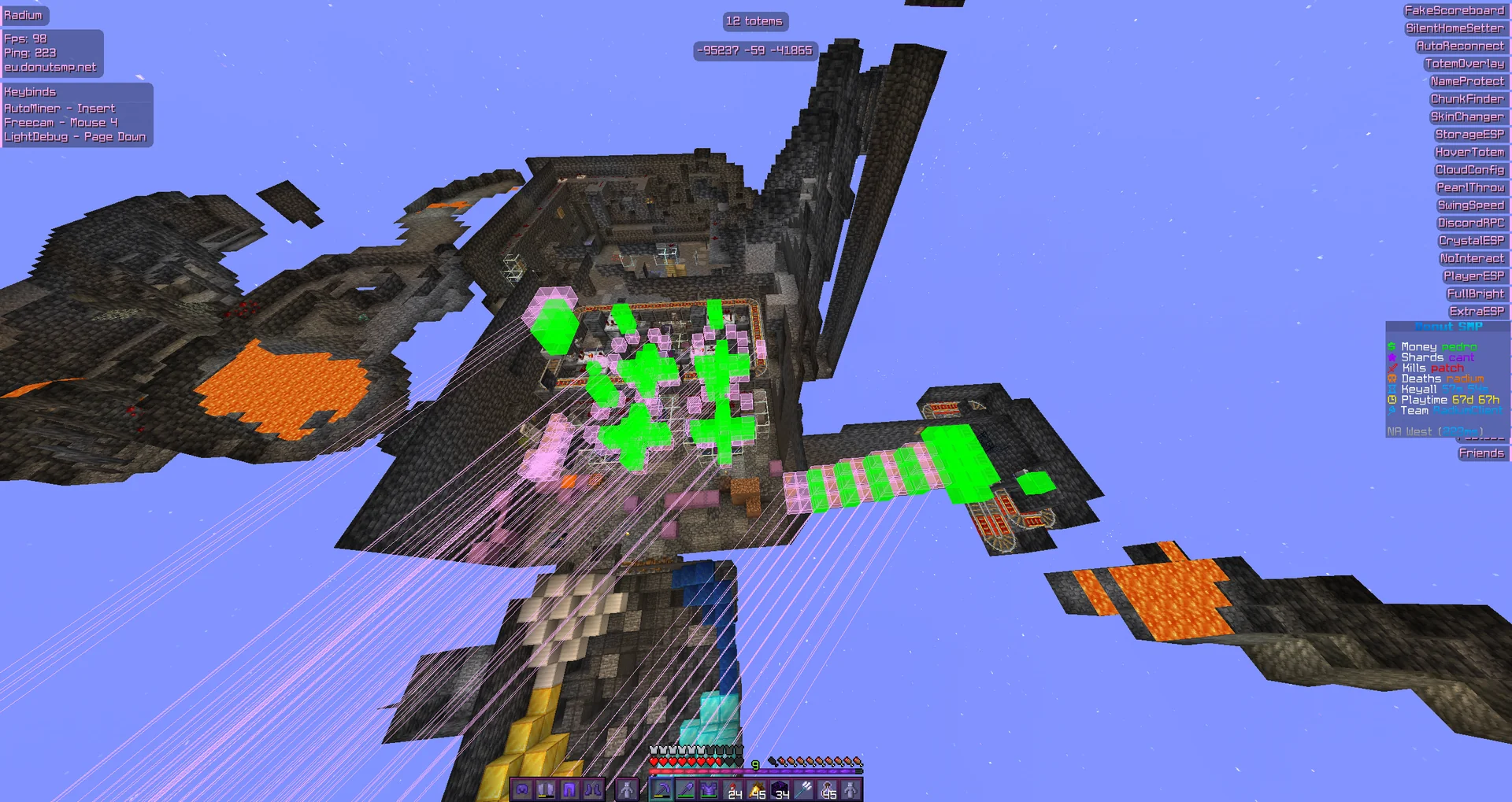Click the coordinates display showing -95237 -59 -41865
1512x802 pixels.
coord(754,51)
